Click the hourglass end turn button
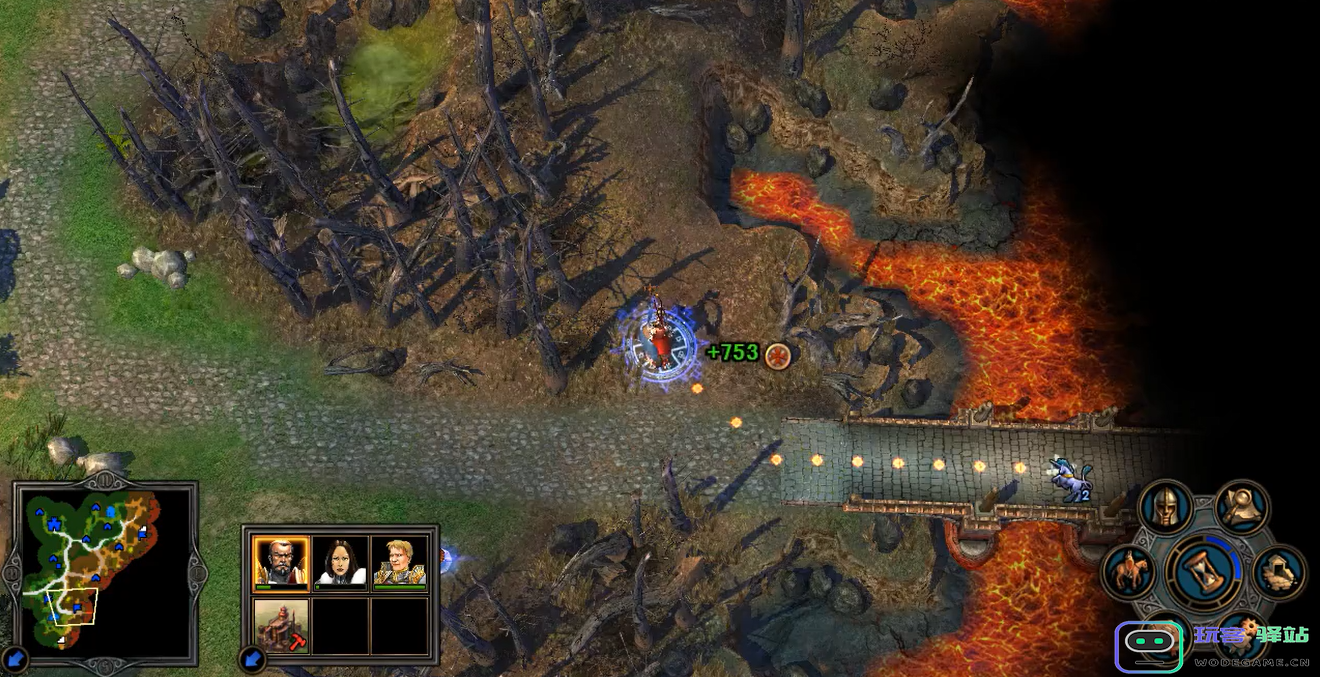 click(x=1204, y=574)
